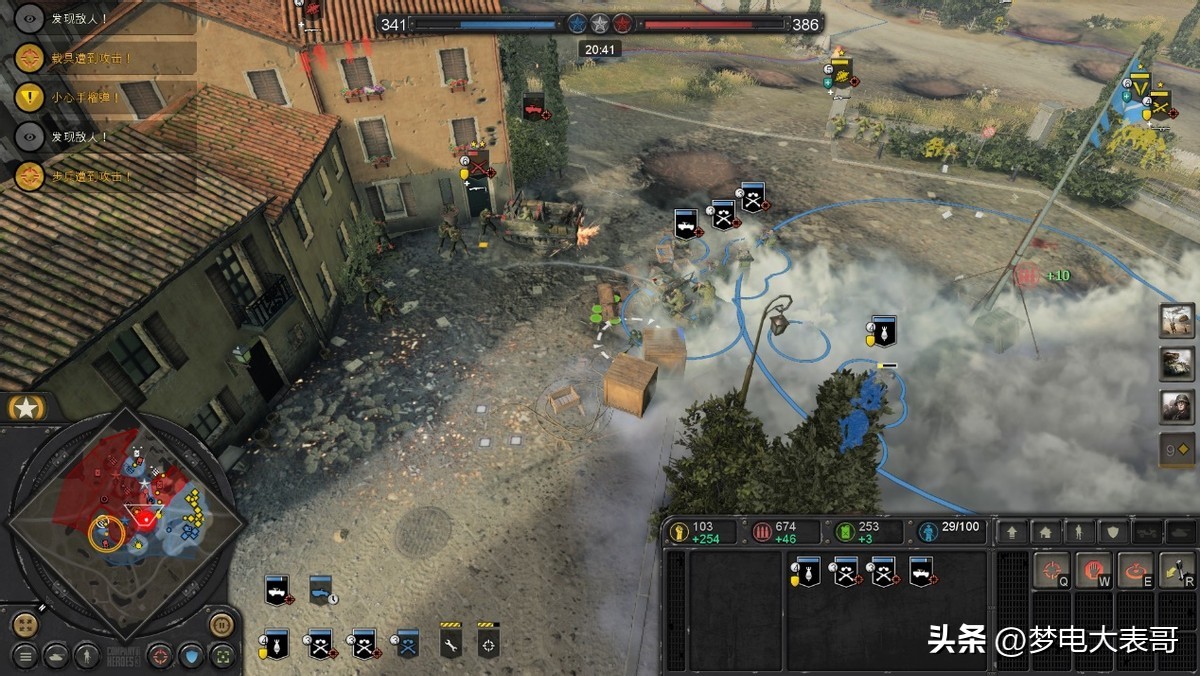The width and height of the screenshot is (1200, 676).
Task: Click the red crosshair button under minimap
Action: pos(160,656)
